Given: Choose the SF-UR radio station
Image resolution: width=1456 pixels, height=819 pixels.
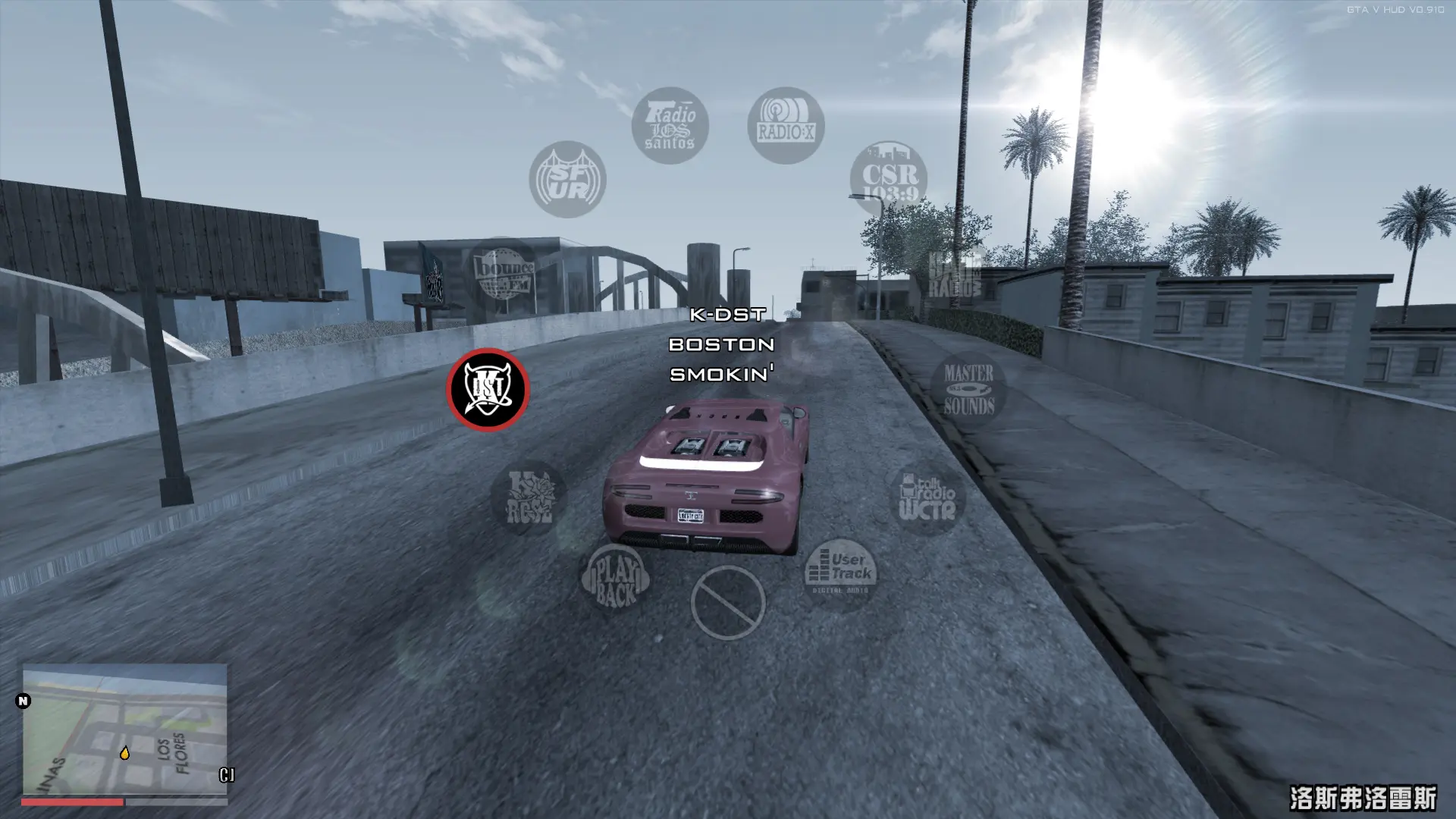Looking at the screenshot, I should click(x=567, y=180).
